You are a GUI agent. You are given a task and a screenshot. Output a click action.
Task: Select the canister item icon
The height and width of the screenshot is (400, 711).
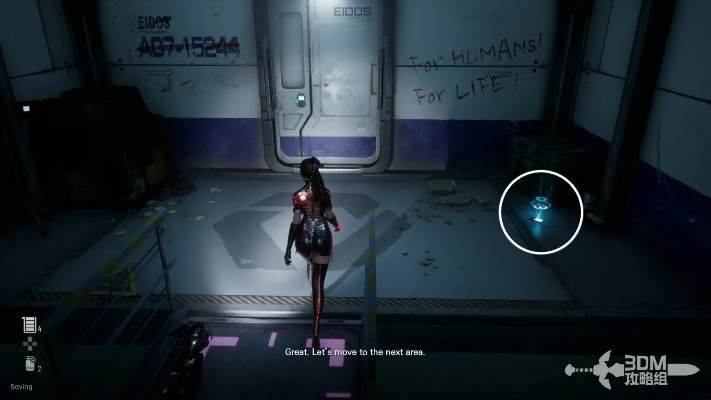29,363
